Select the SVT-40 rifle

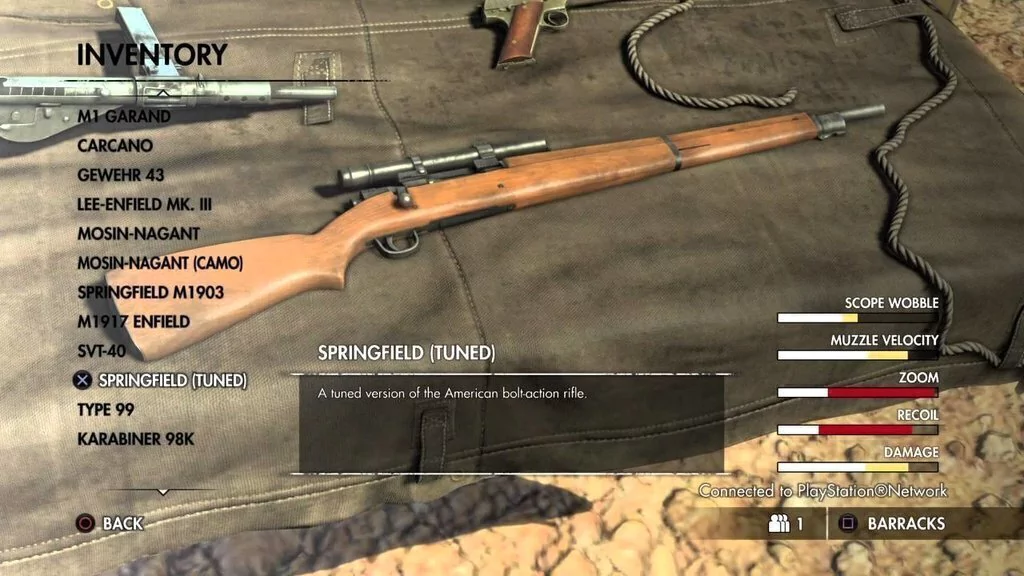(105, 351)
